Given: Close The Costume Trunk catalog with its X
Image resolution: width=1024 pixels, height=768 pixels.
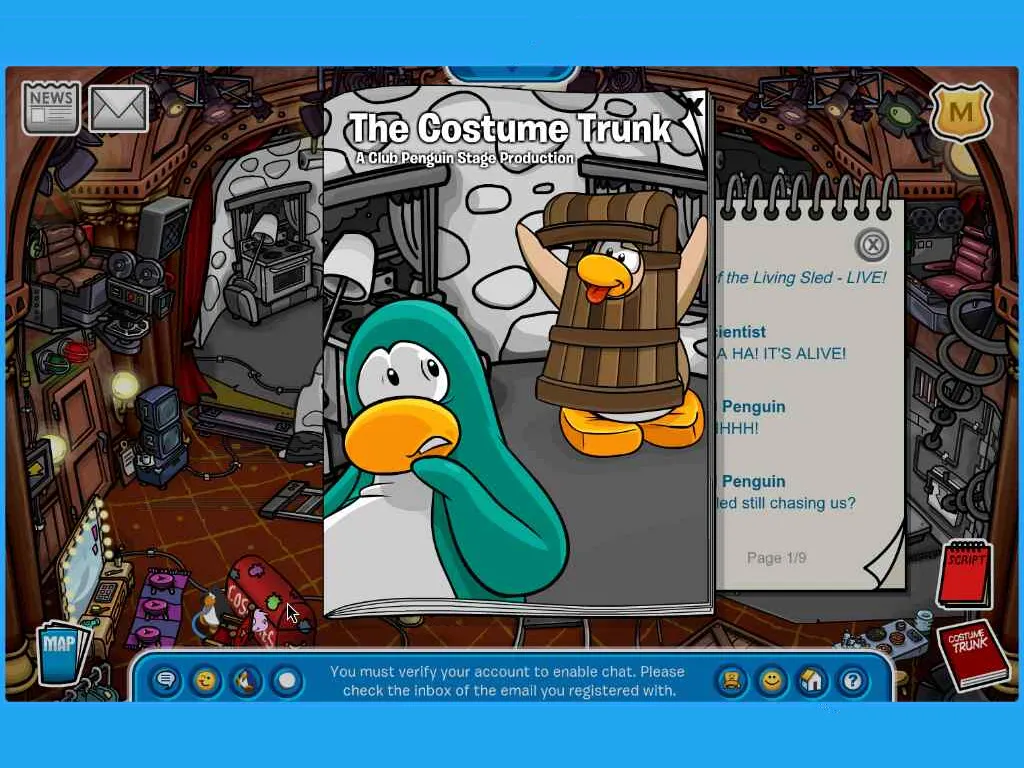Looking at the screenshot, I should (x=693, y=103).
